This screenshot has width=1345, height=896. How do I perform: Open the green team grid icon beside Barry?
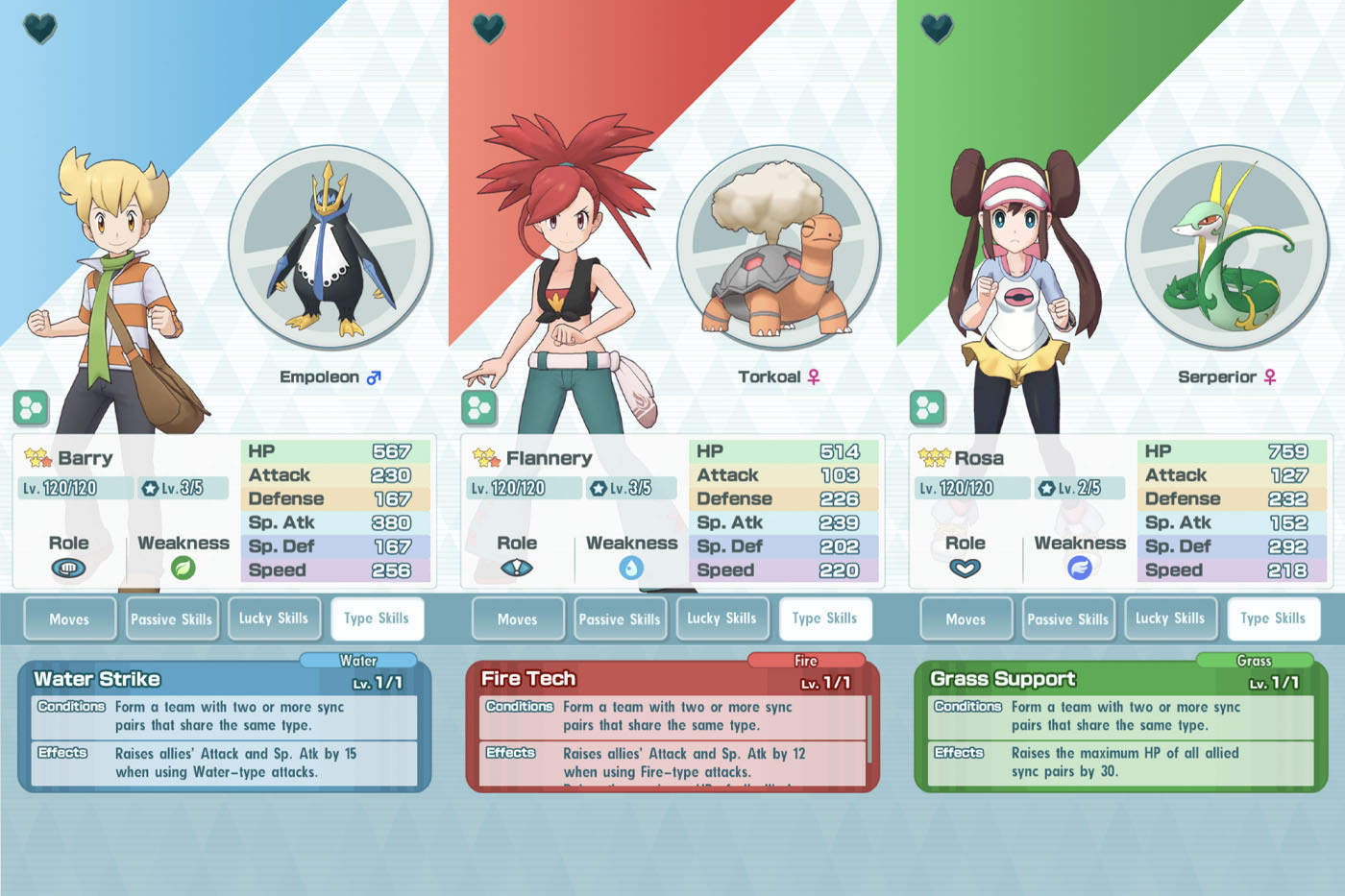pos(30,407)
